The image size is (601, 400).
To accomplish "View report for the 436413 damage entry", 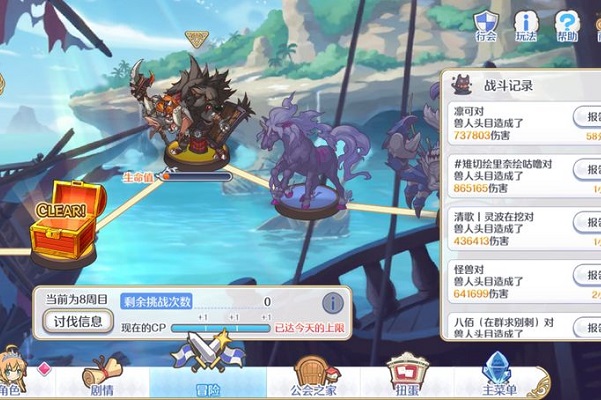I will (x=588, y=222).
